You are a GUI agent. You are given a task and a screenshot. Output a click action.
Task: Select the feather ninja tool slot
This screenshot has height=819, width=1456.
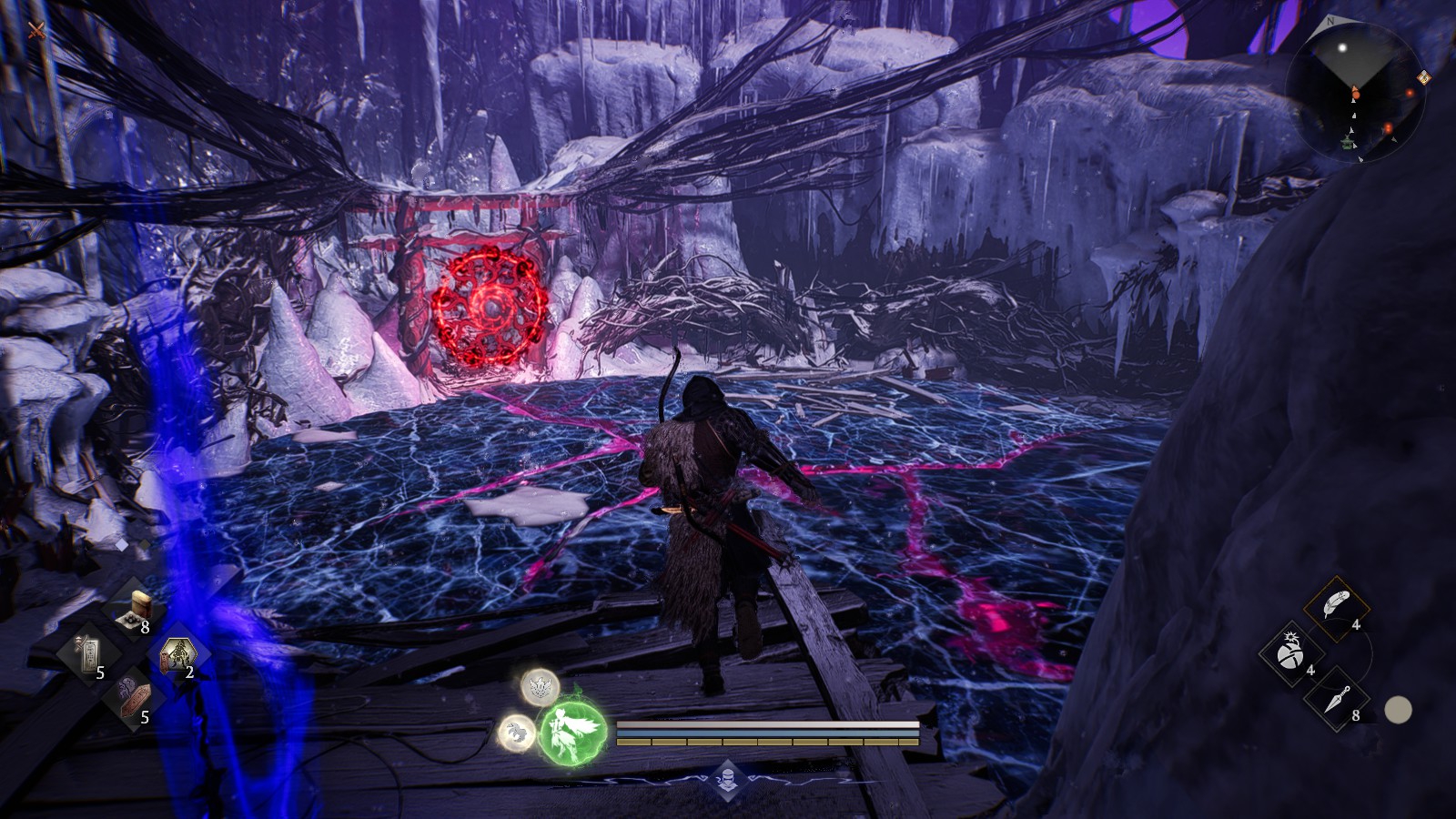[1335, 606]
